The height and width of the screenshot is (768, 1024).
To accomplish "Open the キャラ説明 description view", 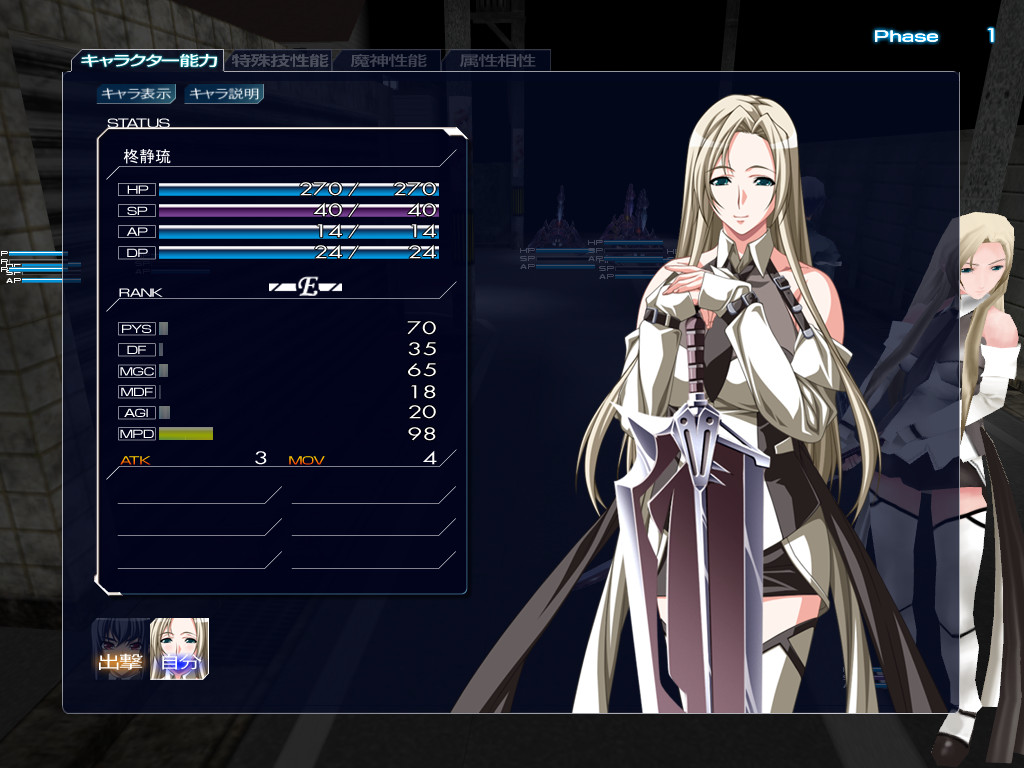I will pos(224,94).
